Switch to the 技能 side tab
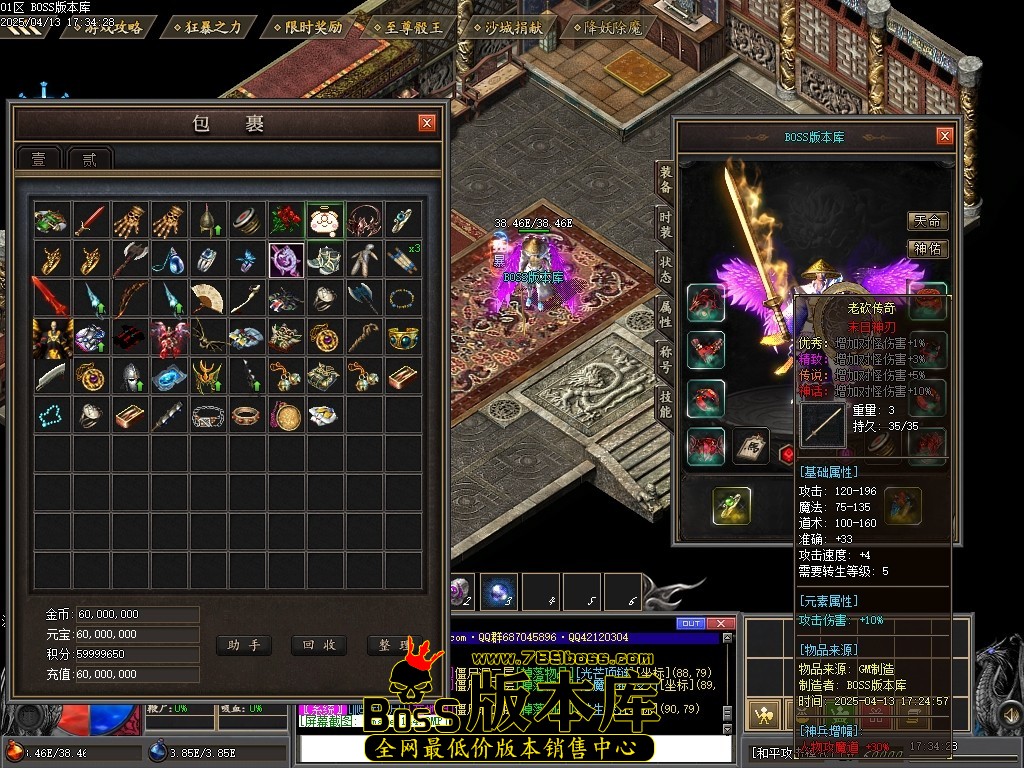The width and height of the screenshot is (1024, 768). point(665,403)
